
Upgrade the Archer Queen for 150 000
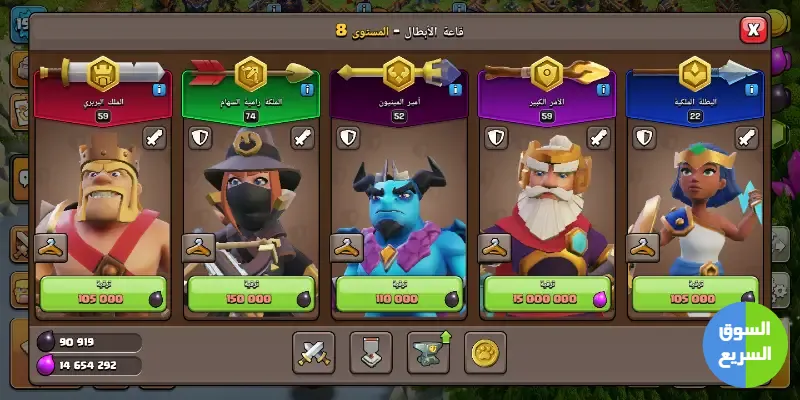click(250, 296)
